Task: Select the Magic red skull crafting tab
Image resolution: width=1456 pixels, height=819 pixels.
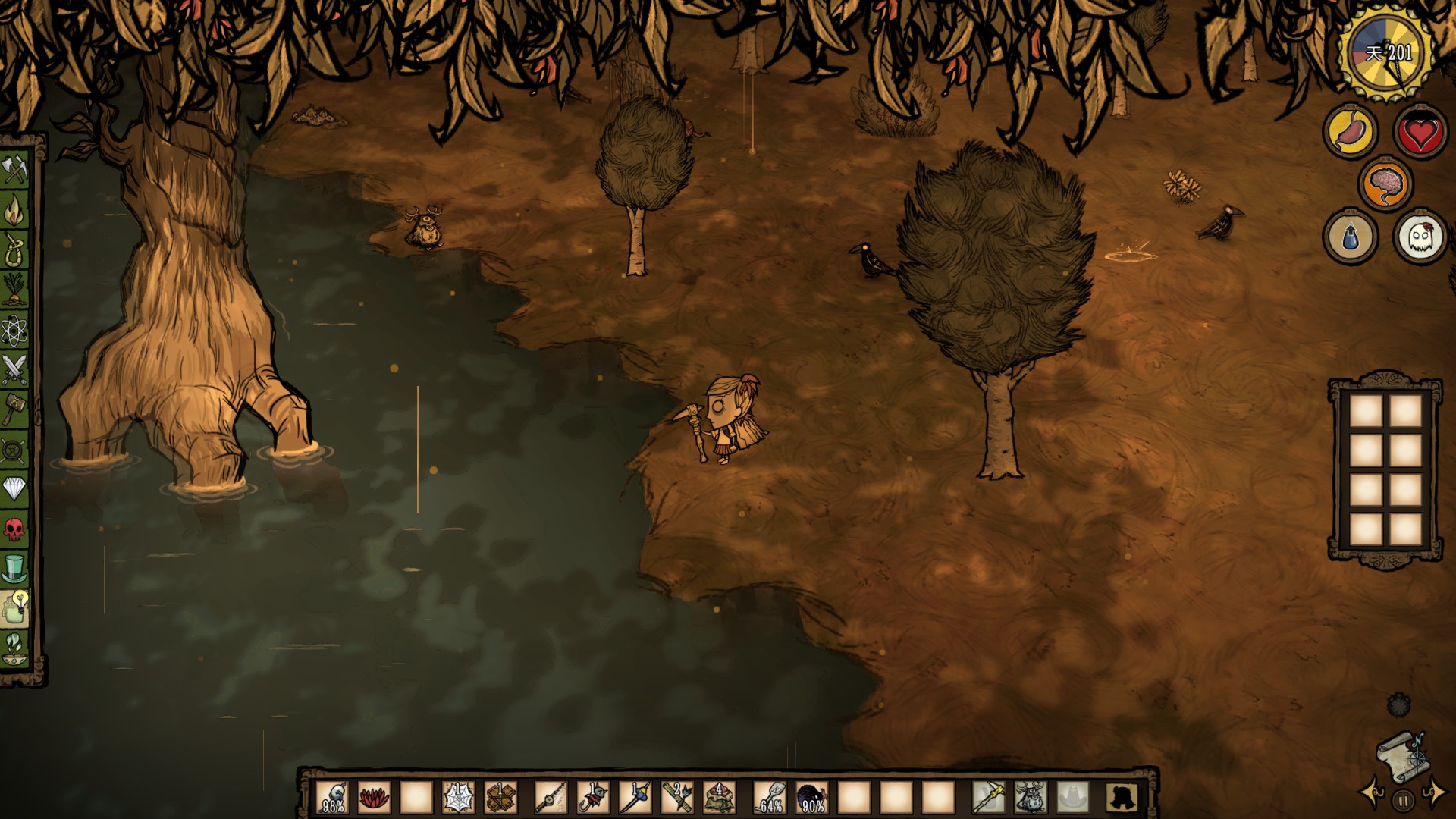Action: point(14,529)
